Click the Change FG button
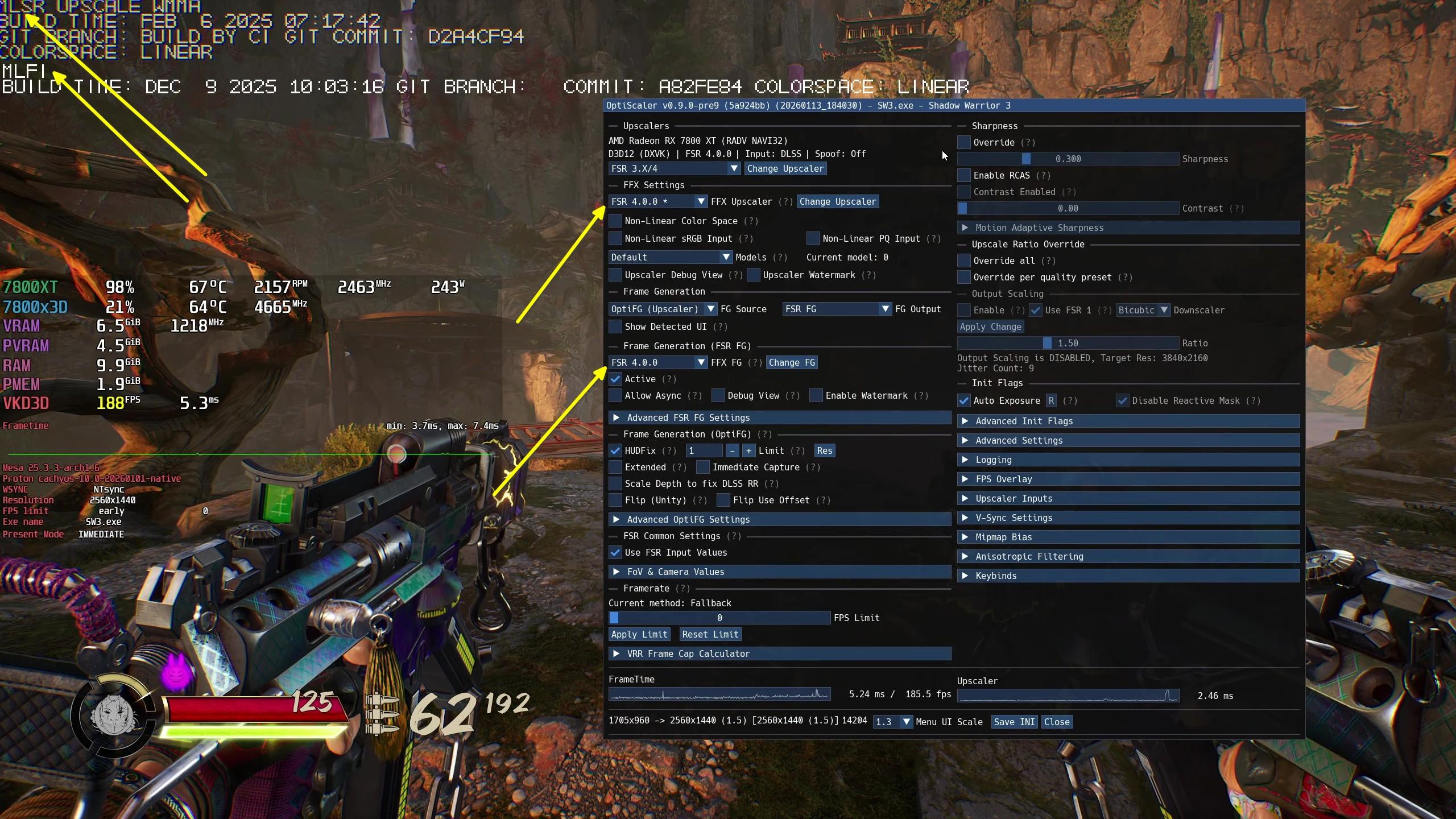Image resolution: width=1456 pixels, height=819 pixels. coord(791,363)
